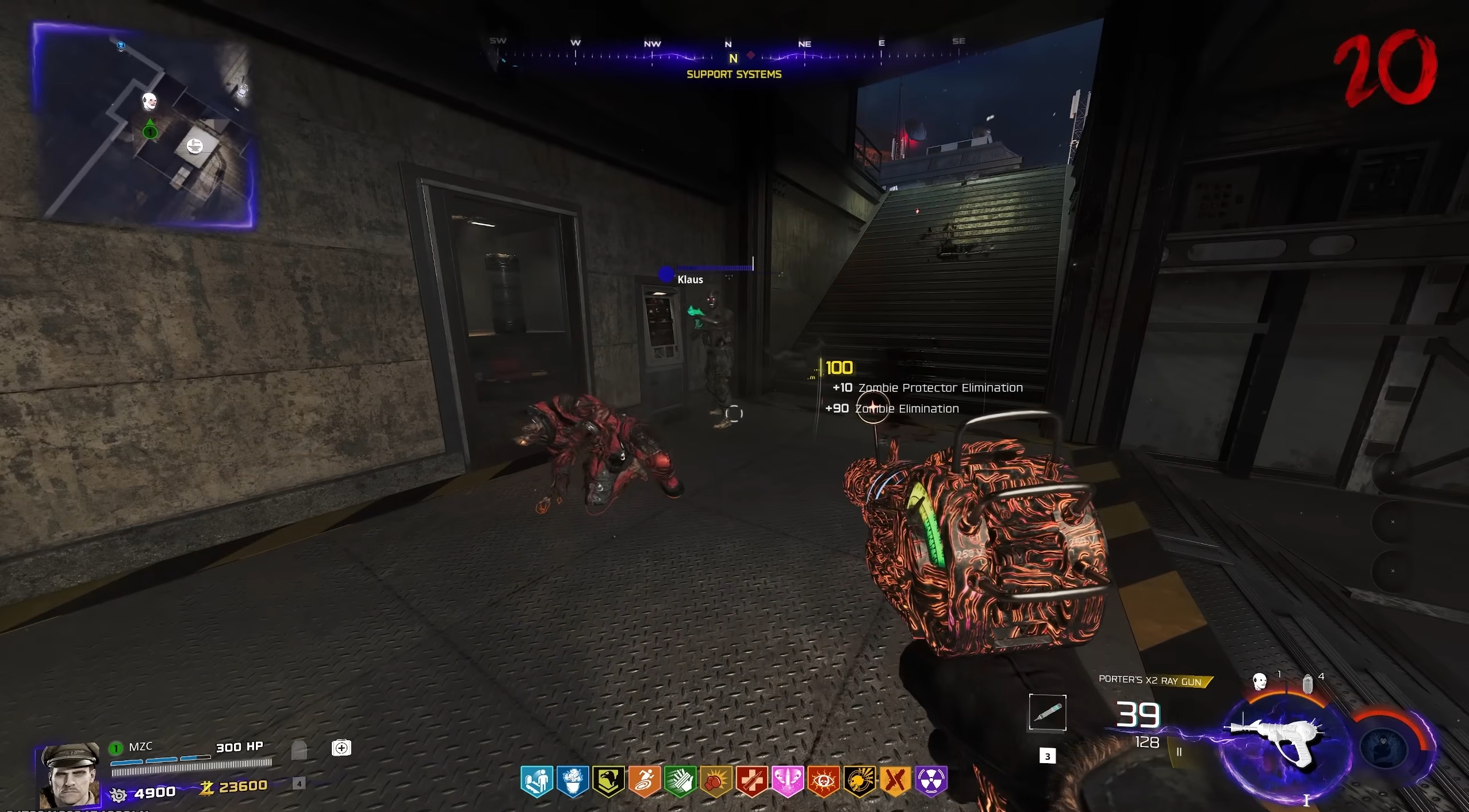Select the boxing glove perk icon
This screenshot has height=812, width=1469.
click(716, 781)
